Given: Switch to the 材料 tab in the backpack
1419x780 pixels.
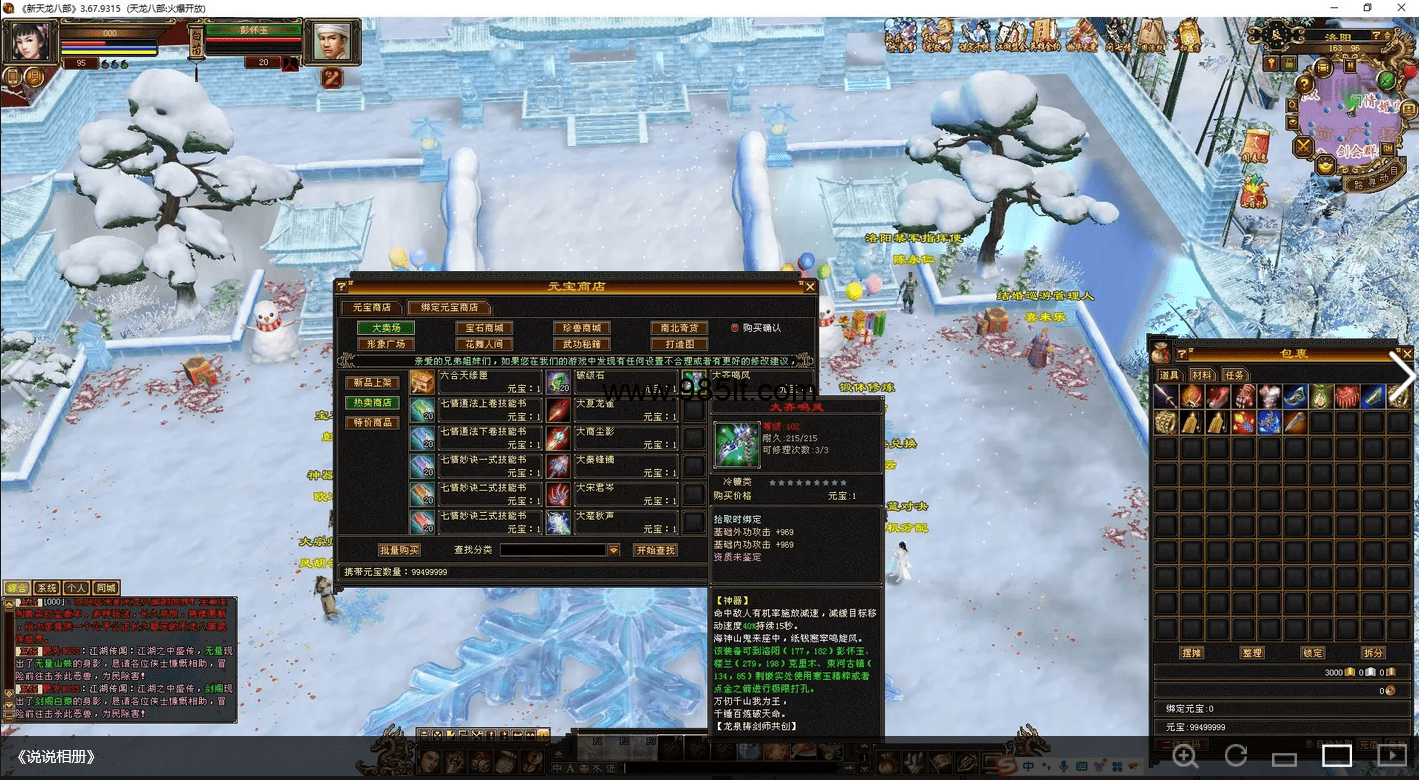Looking at the screenshot, I should [x=1204, y=376].
